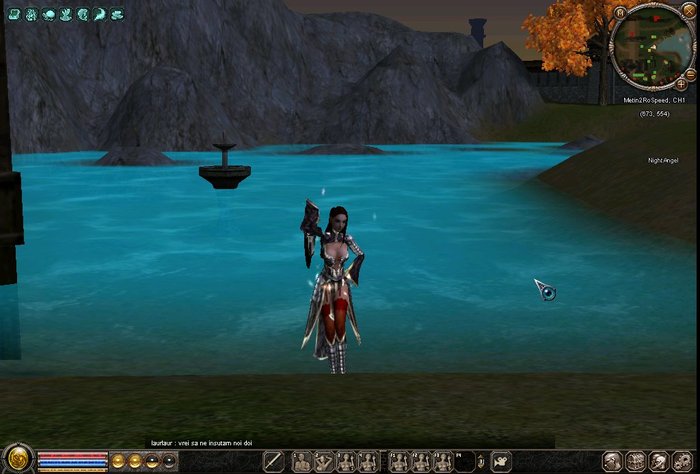Open the character window from the taskbar
Image resolution: width=700 pixels, height=474 pixels.
612,462
